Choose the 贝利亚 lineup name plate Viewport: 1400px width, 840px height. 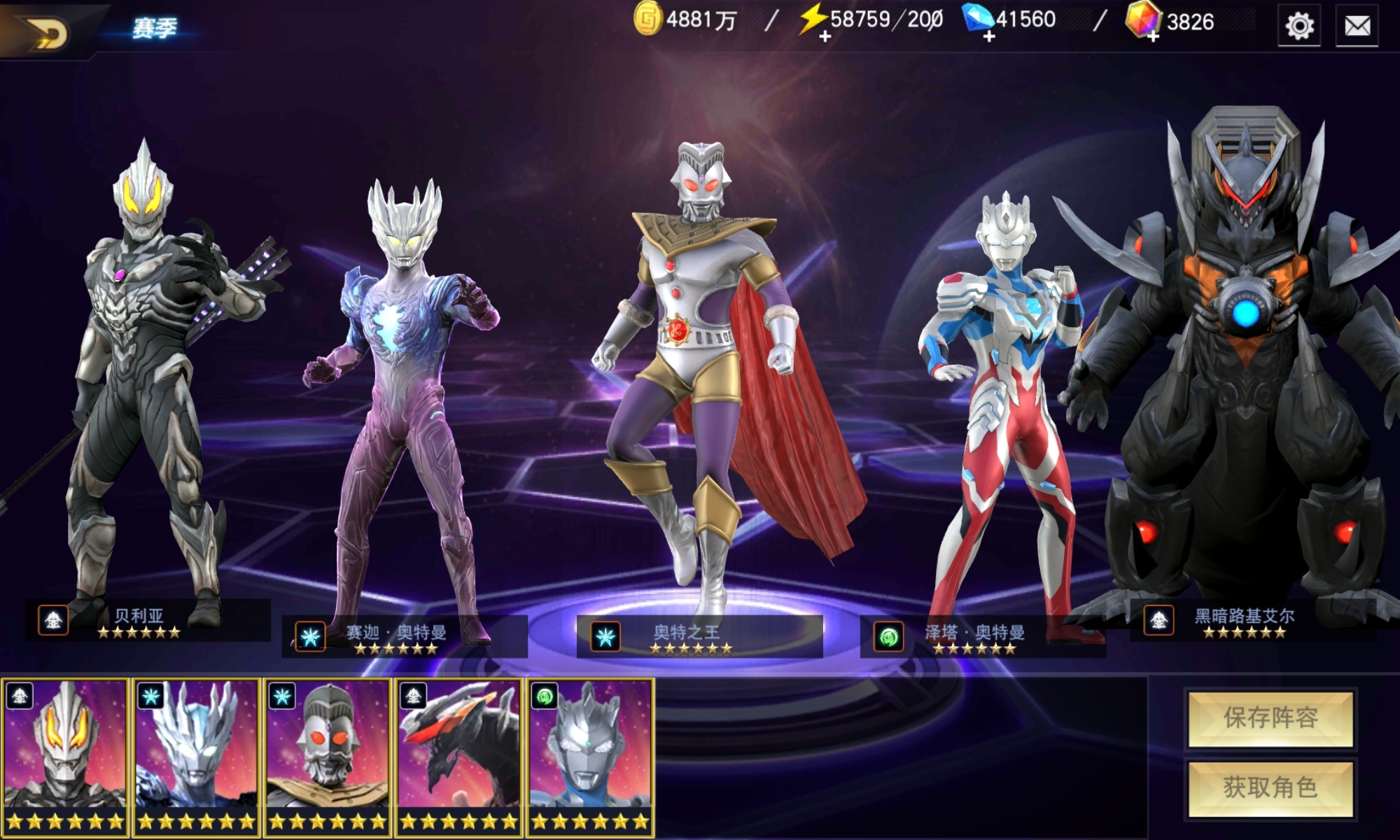coord(147,620)
